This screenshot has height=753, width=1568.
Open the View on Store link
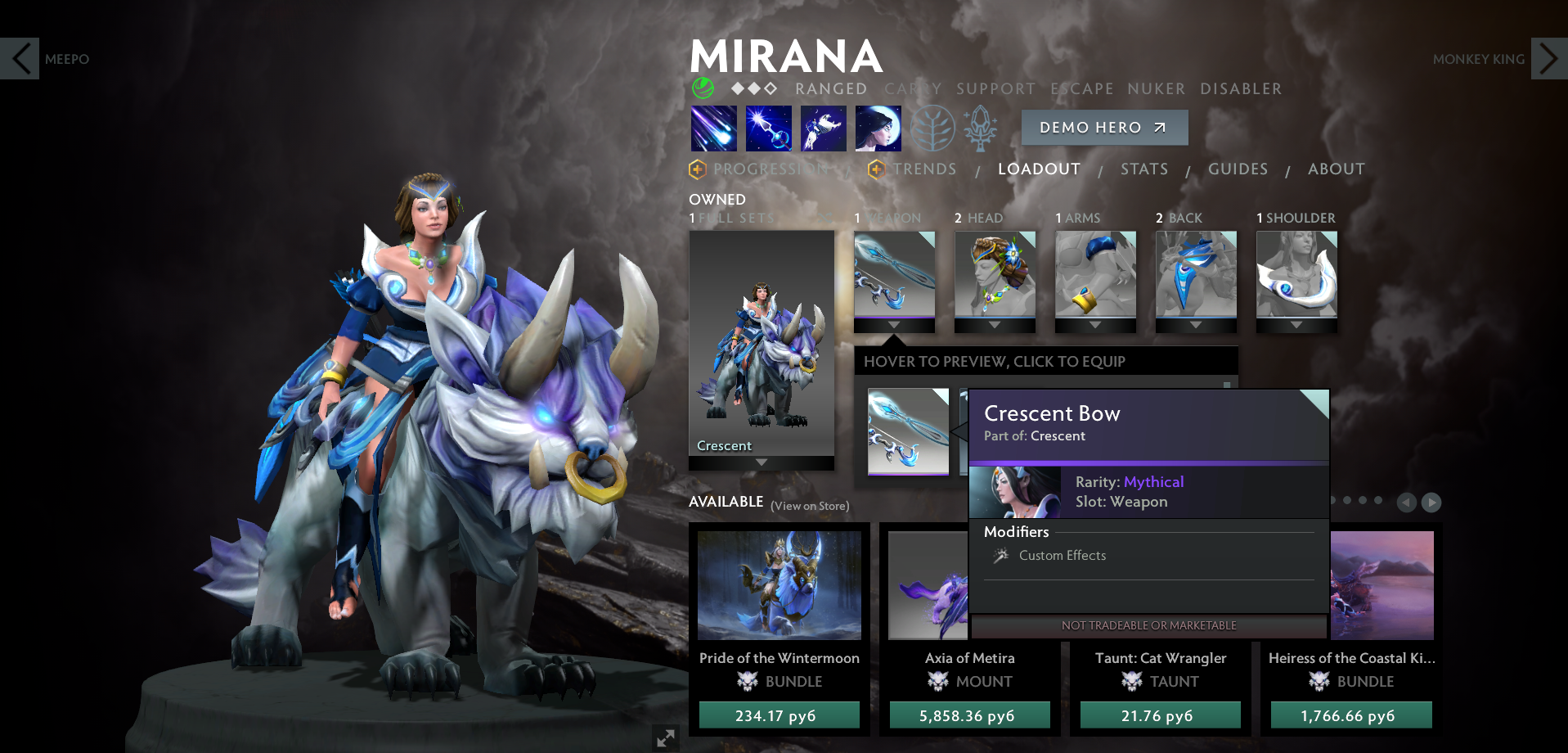click(x=808, y=506)
